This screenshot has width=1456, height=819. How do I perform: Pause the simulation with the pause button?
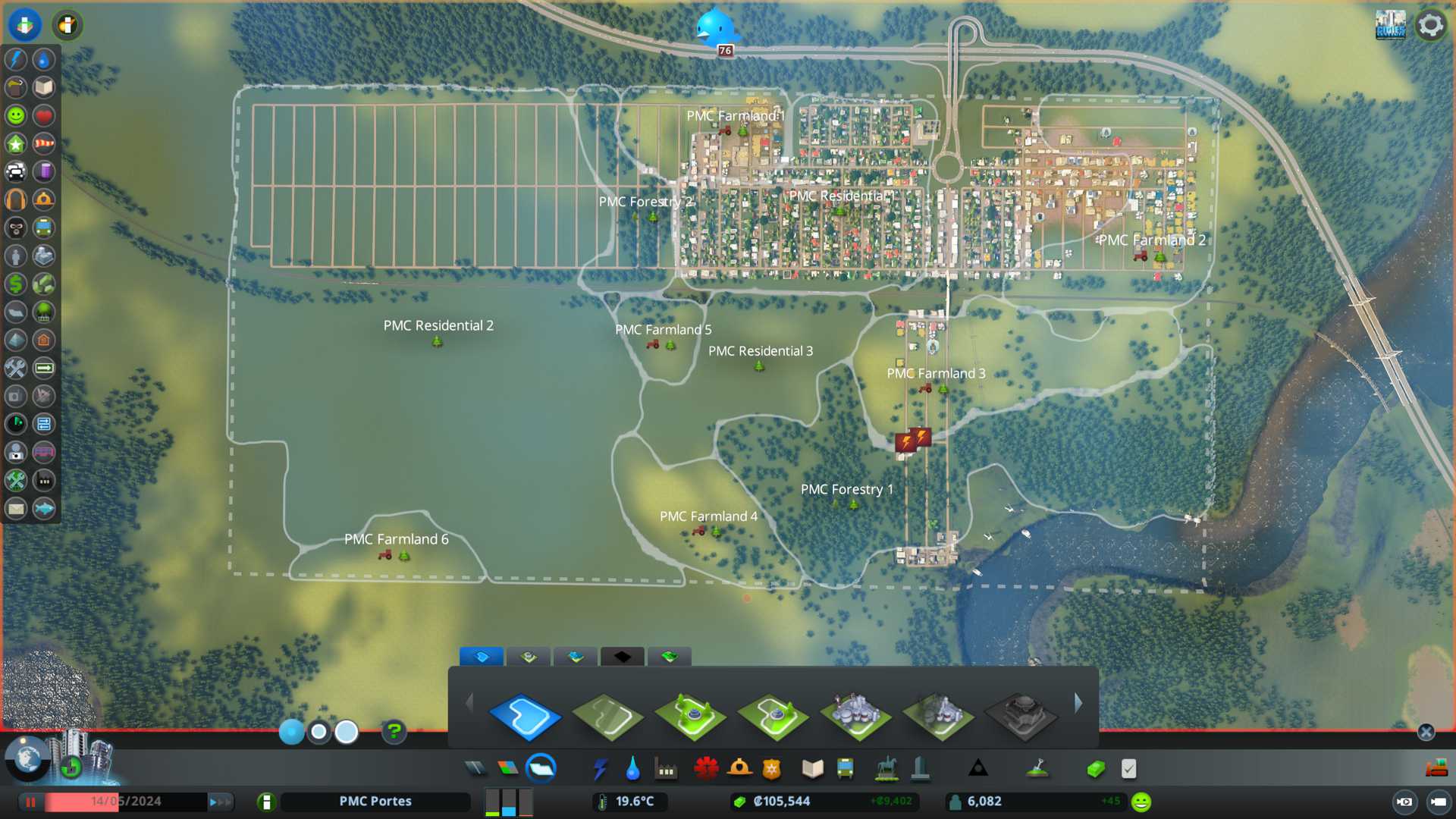point(31,802)
